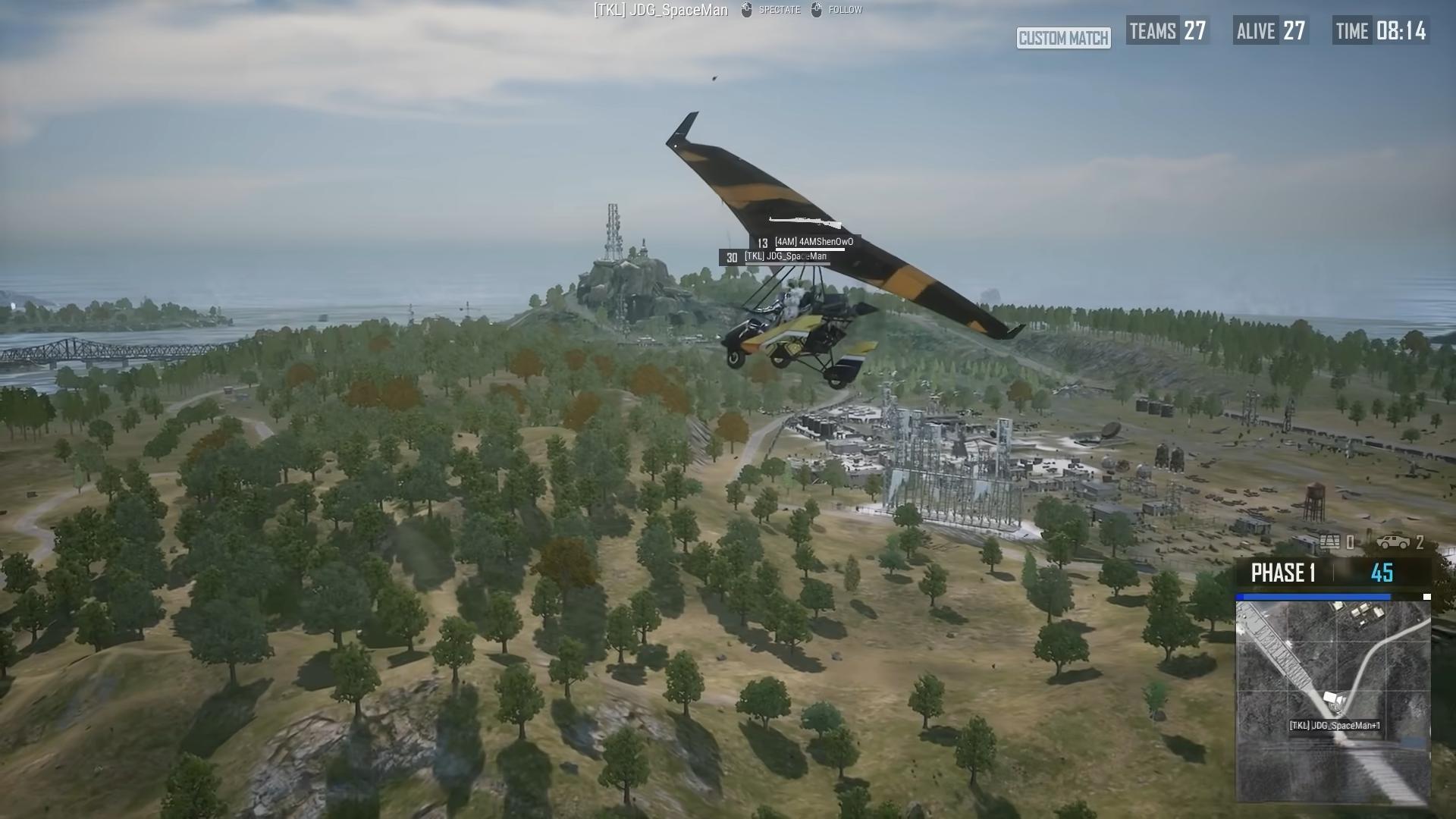Click the Follow mouse icon
This screenshot has width=1456, height=819.
(817, 10)
